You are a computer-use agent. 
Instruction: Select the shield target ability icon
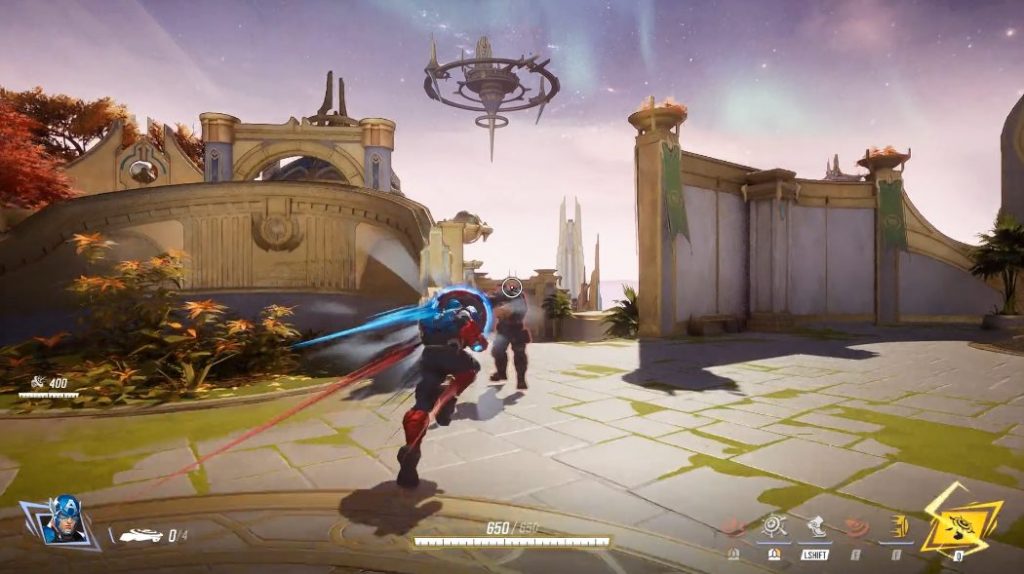pos(773,528)
